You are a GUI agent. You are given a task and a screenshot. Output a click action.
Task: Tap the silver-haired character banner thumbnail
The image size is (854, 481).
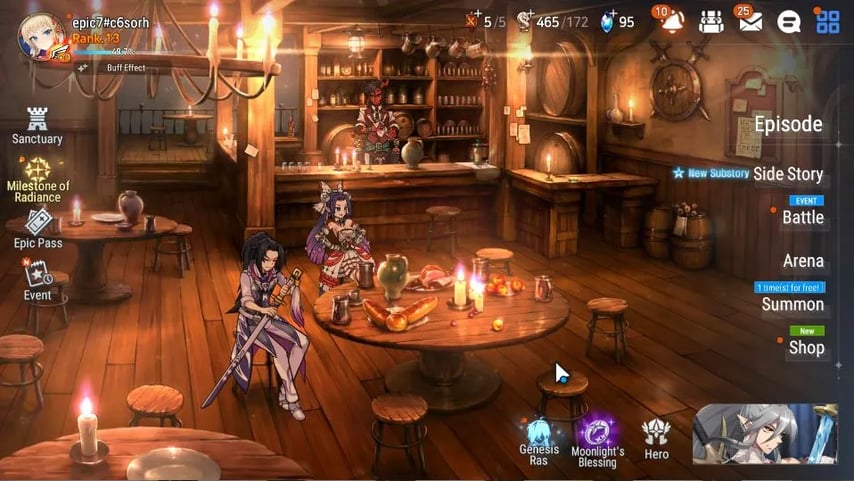[765, 434]
